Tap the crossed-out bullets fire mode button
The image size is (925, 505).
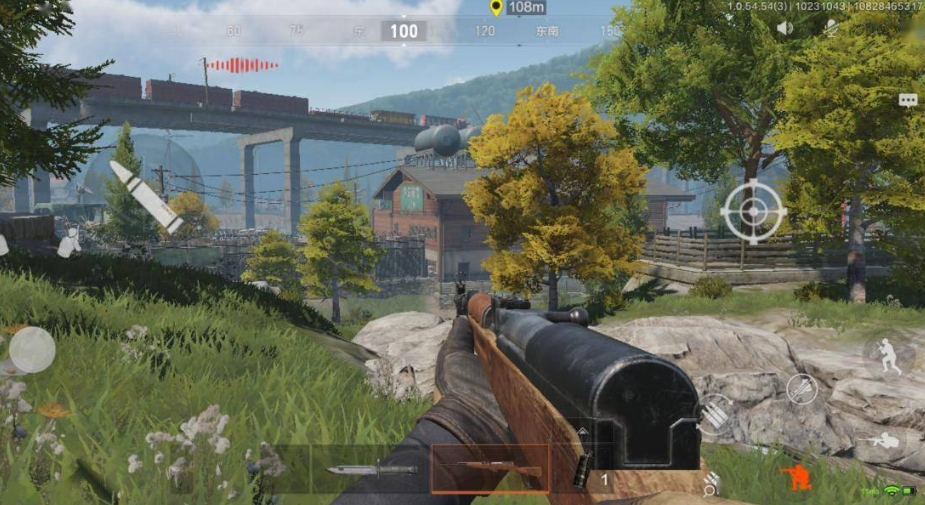[x=801, y=389]
